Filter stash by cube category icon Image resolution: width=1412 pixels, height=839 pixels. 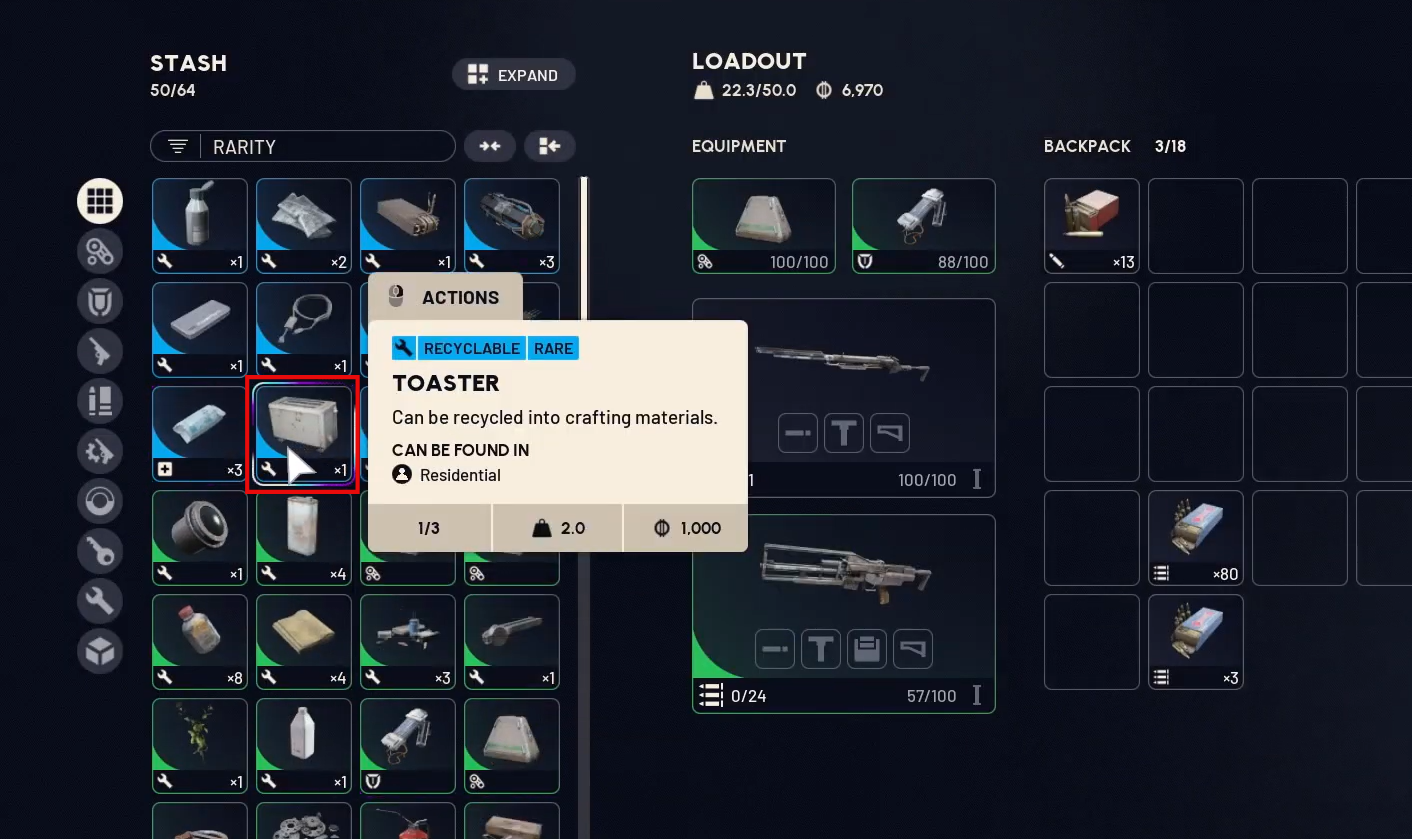point(100,651)
